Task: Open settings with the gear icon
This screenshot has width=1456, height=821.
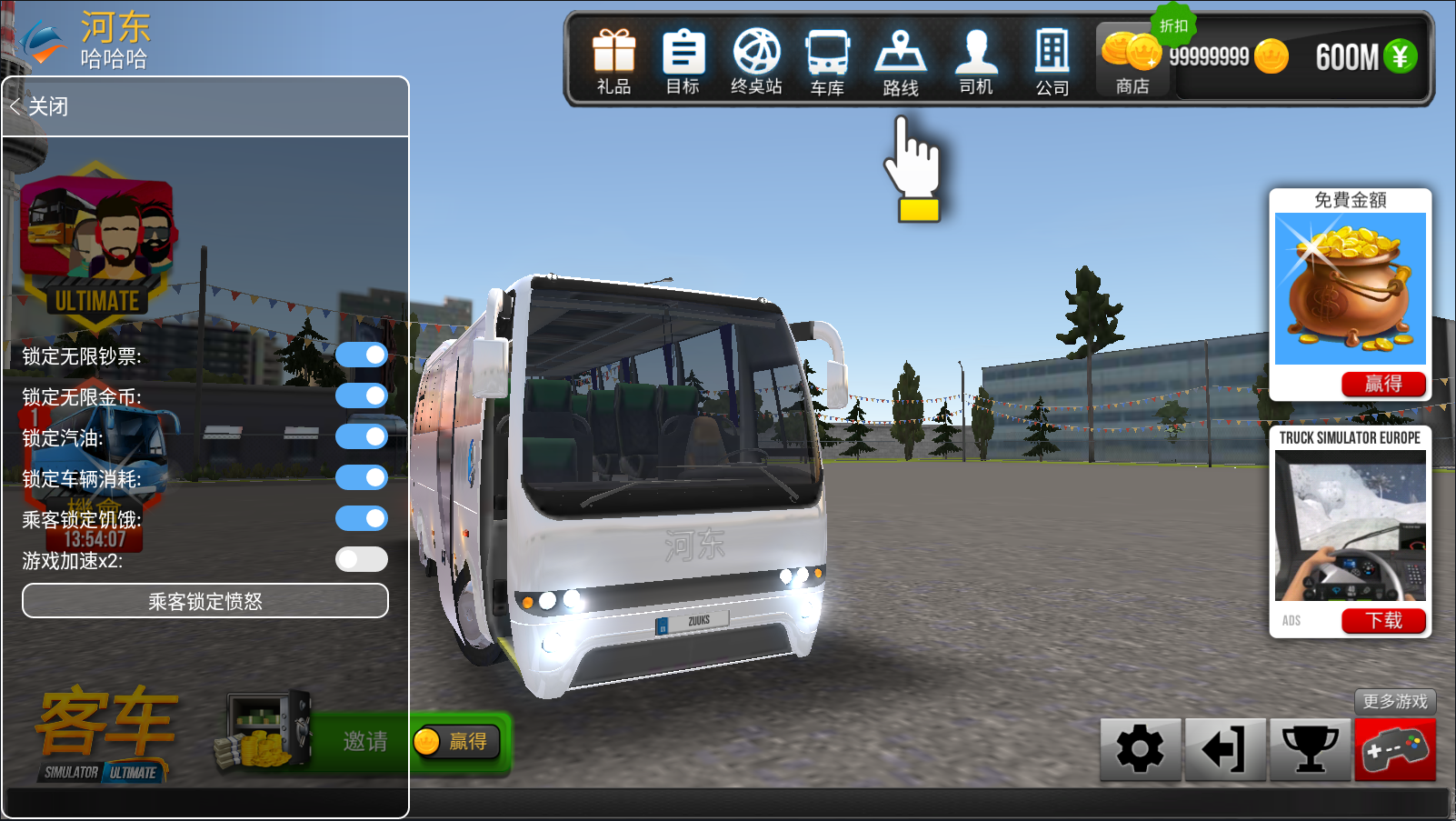Action: pos(1140,749)
